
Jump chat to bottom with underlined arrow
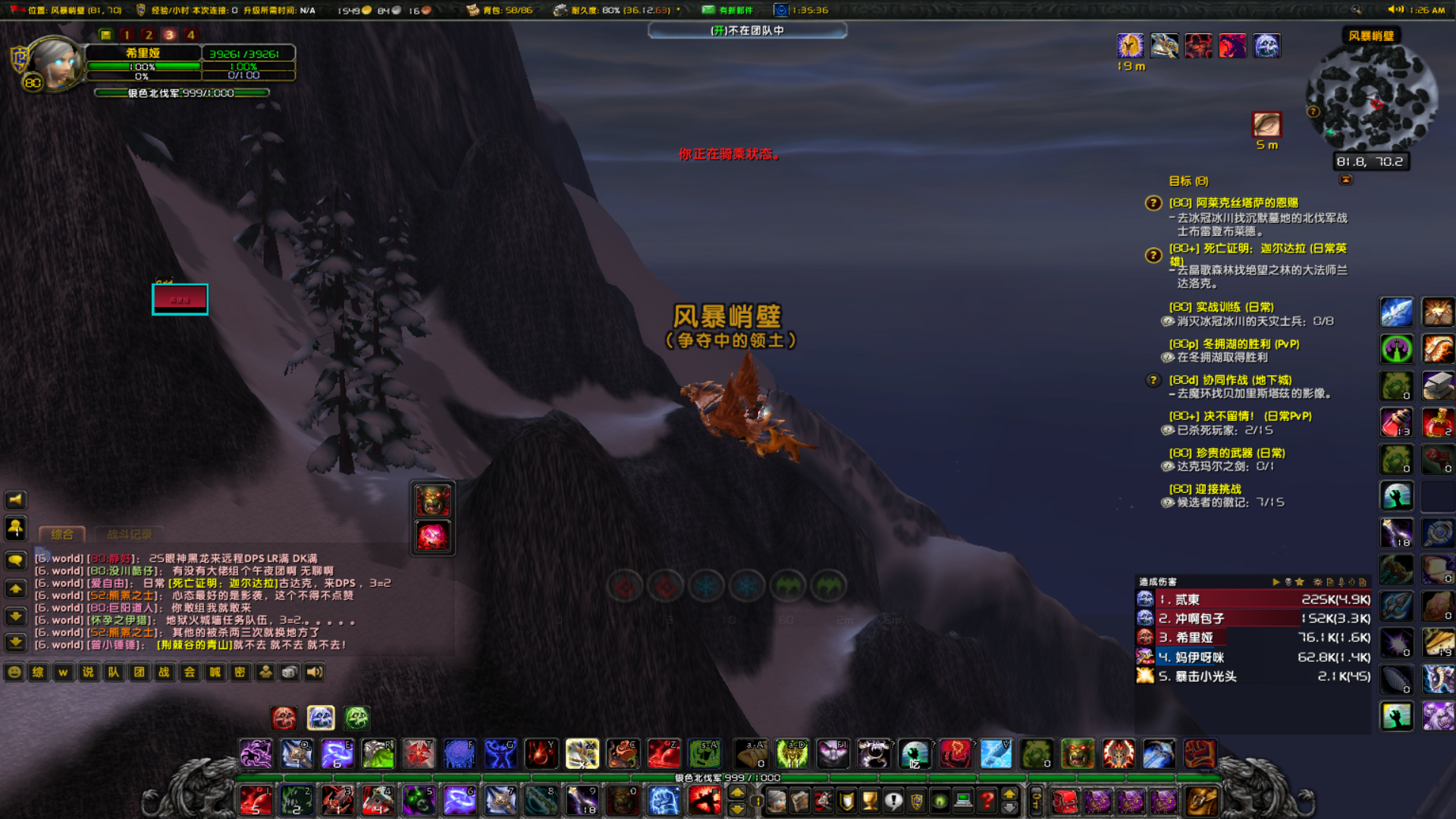pos(15,643)
